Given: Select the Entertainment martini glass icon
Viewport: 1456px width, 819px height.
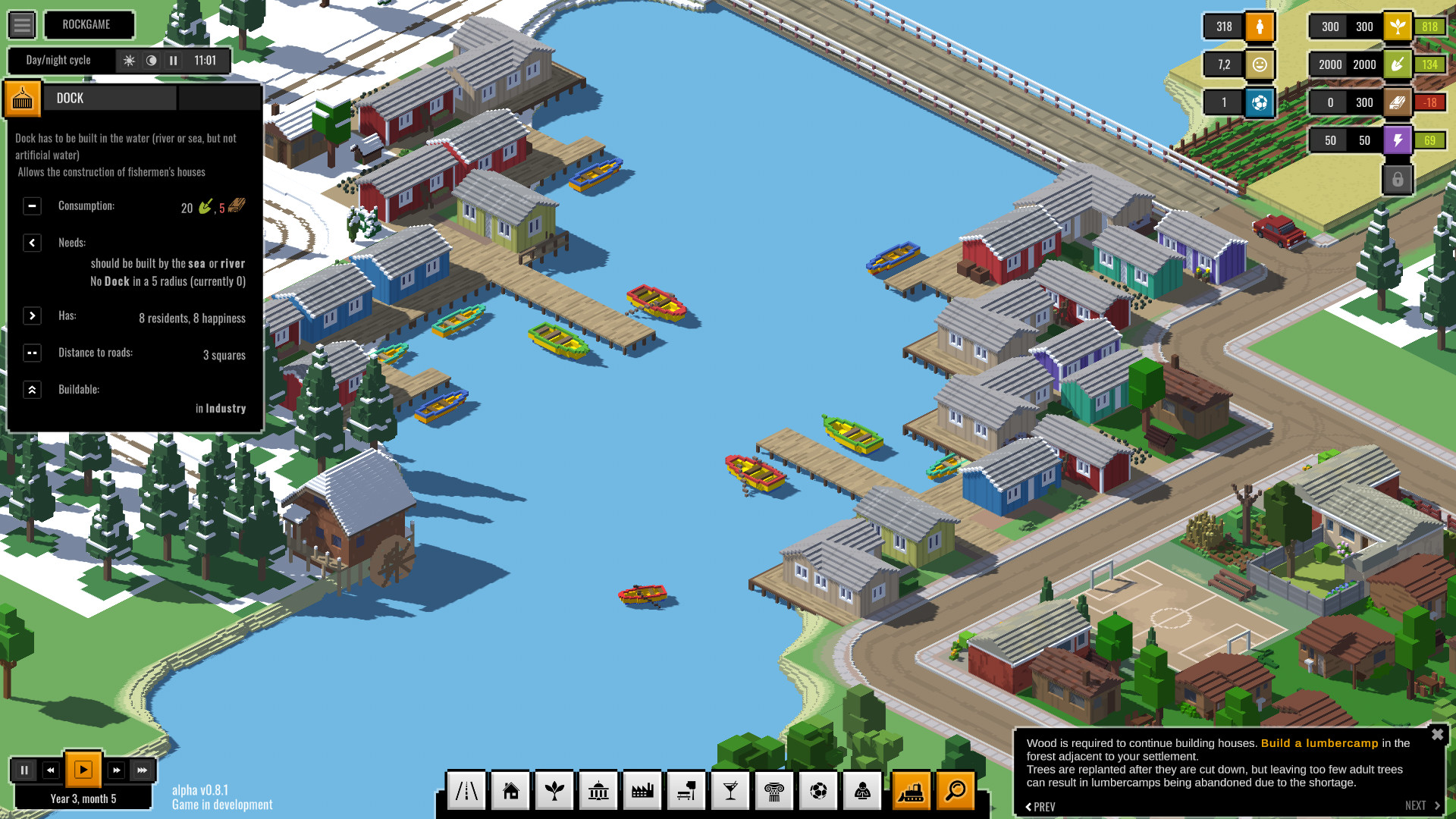Looking at the screenshot, I should (730, 790).
